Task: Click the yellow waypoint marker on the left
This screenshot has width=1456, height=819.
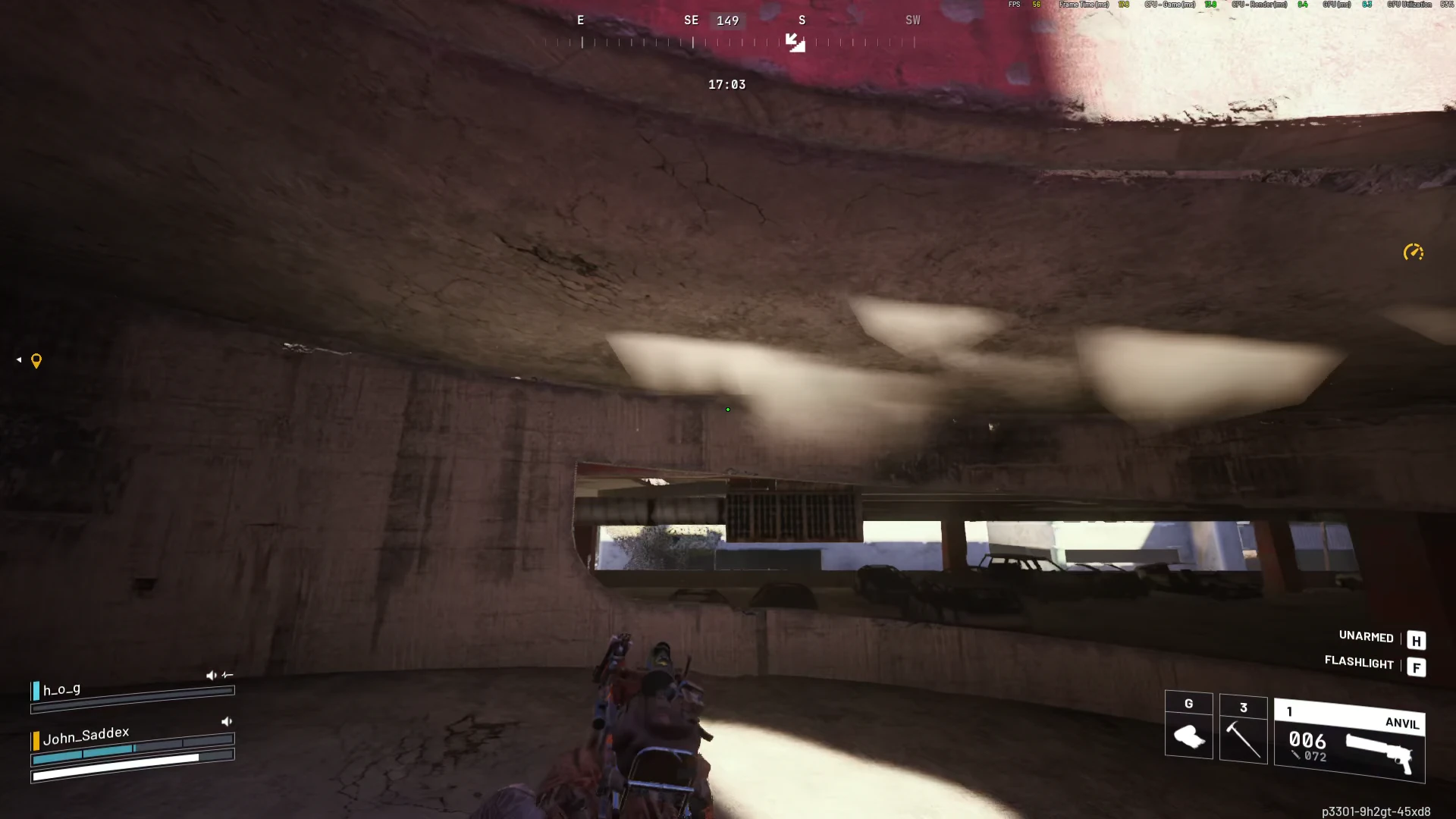Action: pos(35,360)
